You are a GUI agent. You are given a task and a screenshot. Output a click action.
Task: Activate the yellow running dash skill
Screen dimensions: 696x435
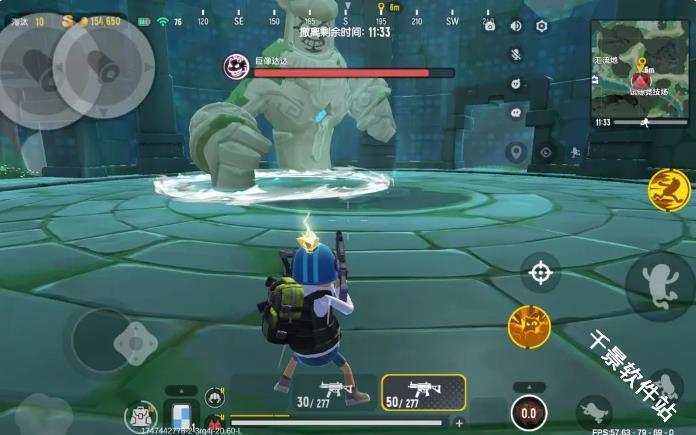click(x=668, y=190)
